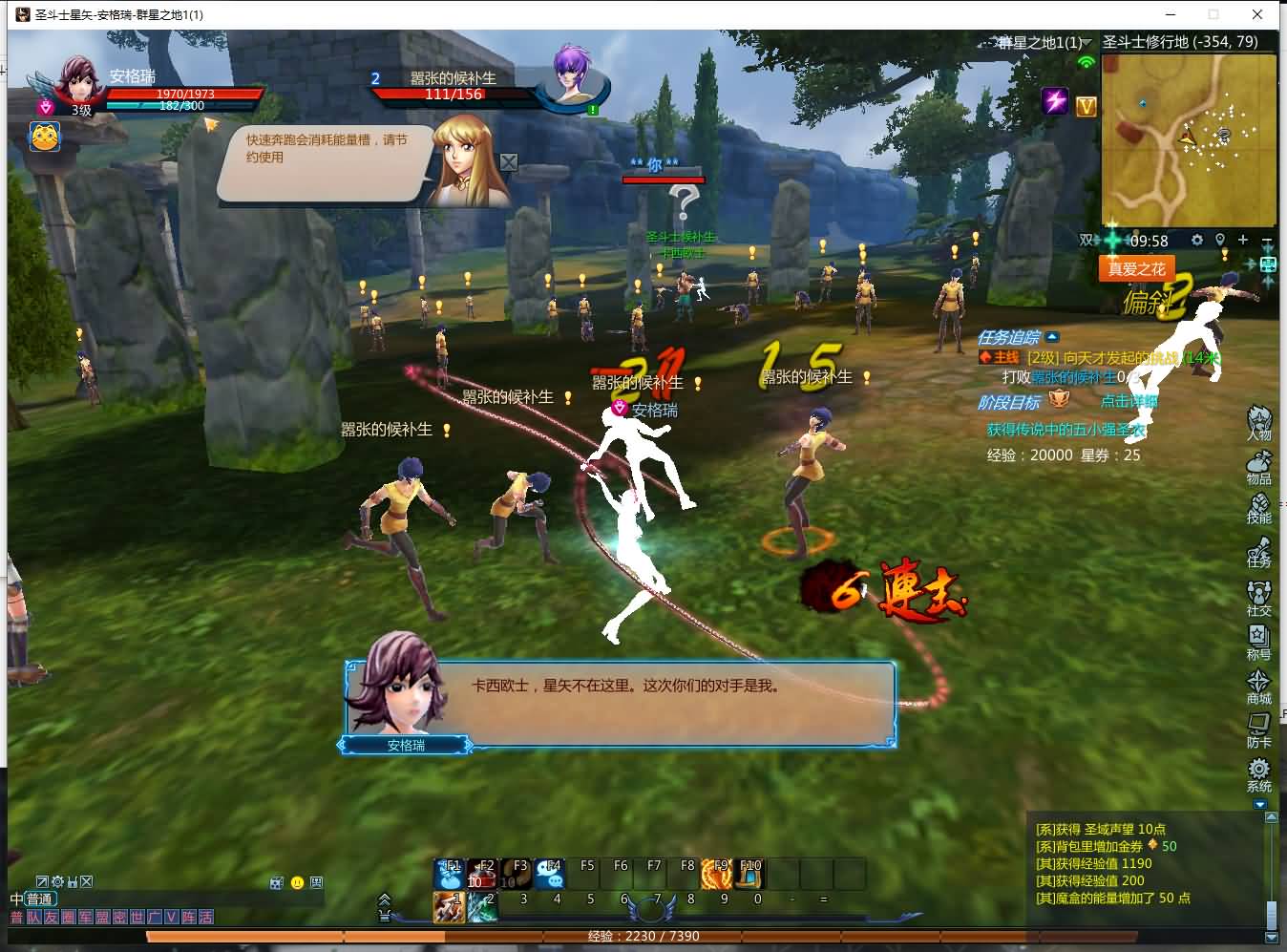Click 点击详细 stage goal details link
Screen dimensions: 1287x952
click(1129, 402)
